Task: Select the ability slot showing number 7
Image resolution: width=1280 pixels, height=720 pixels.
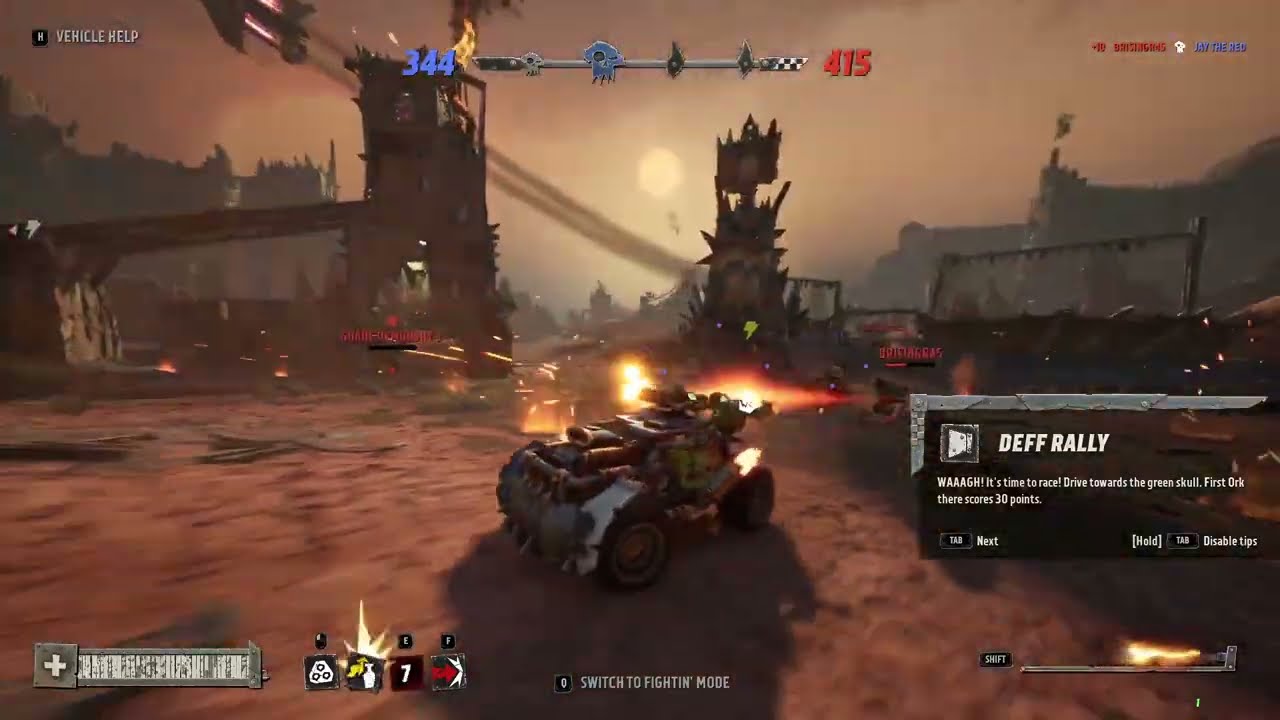Action: (406, 673)
